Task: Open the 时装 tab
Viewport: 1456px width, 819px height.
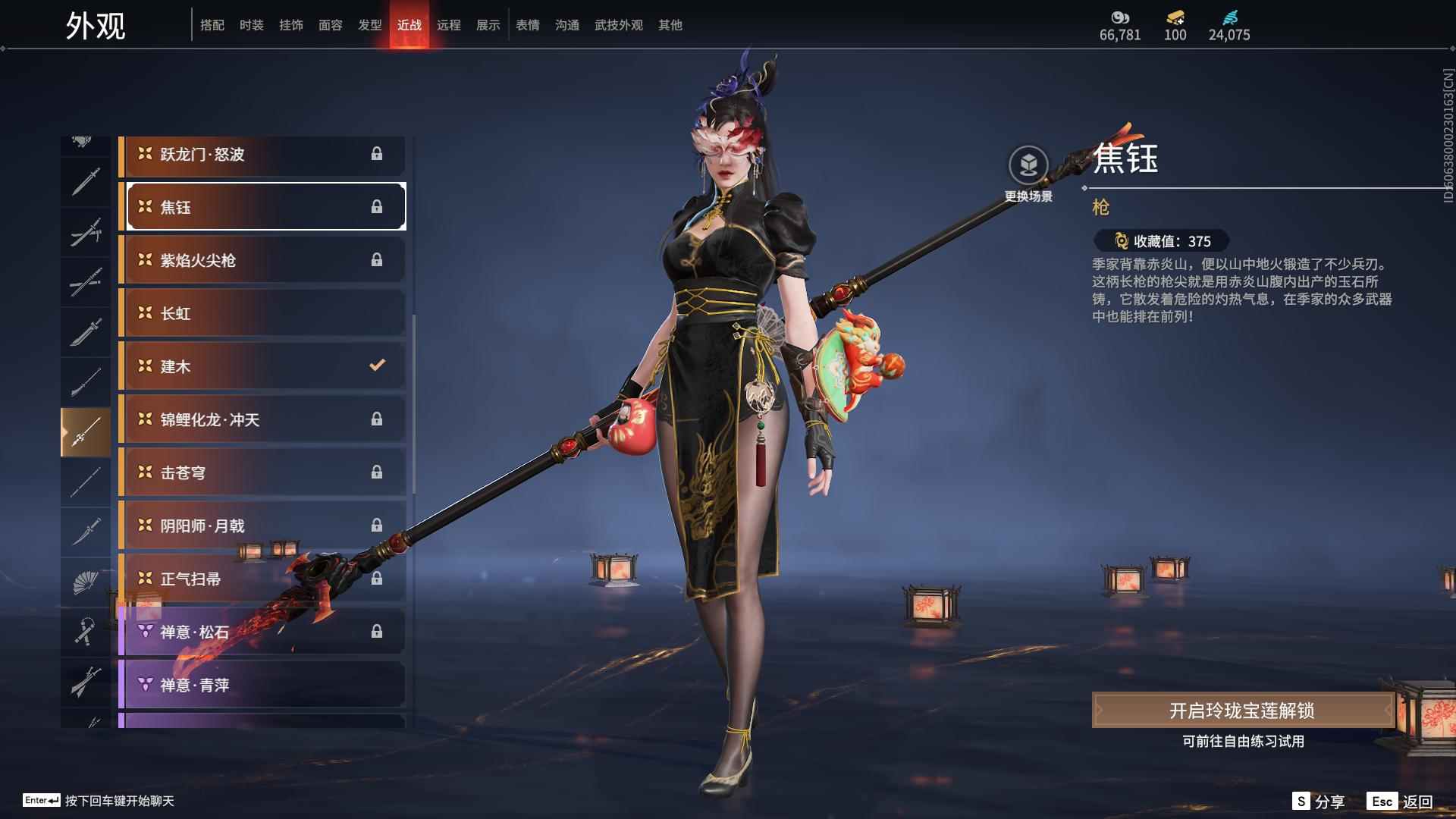Action: click(251, 24)
